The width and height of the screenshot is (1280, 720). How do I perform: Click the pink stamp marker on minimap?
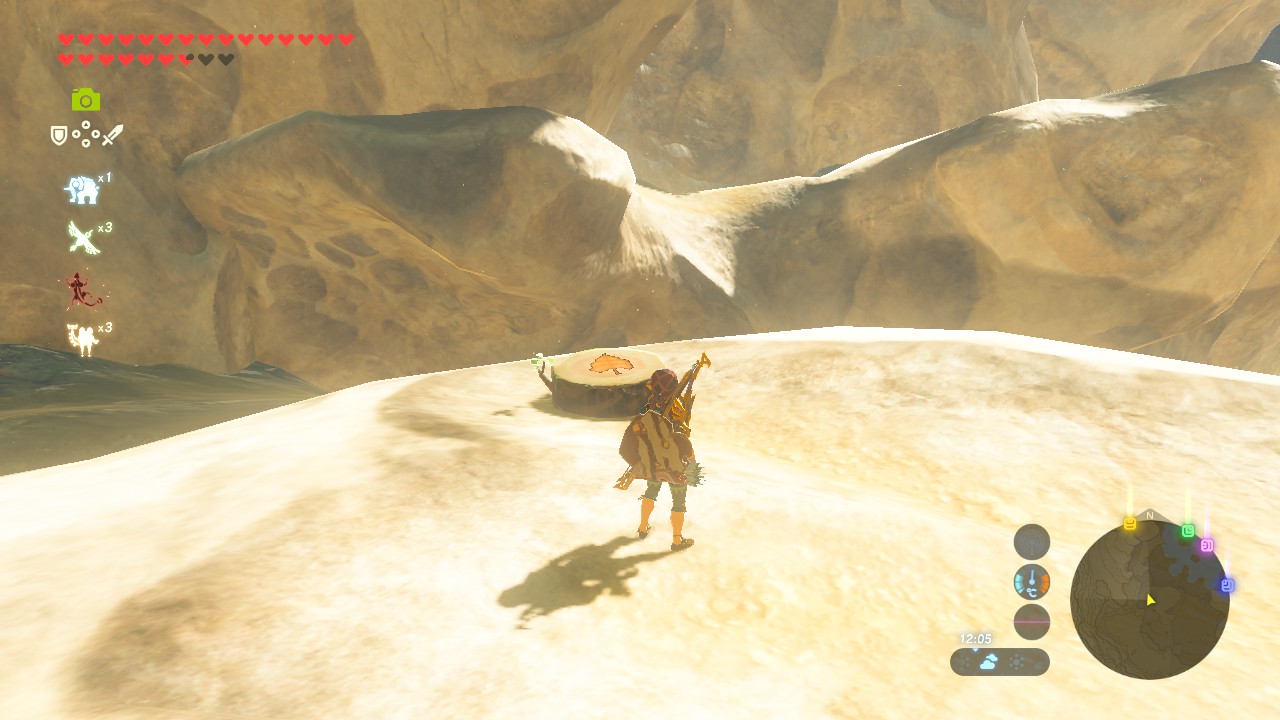point(1207,545)
